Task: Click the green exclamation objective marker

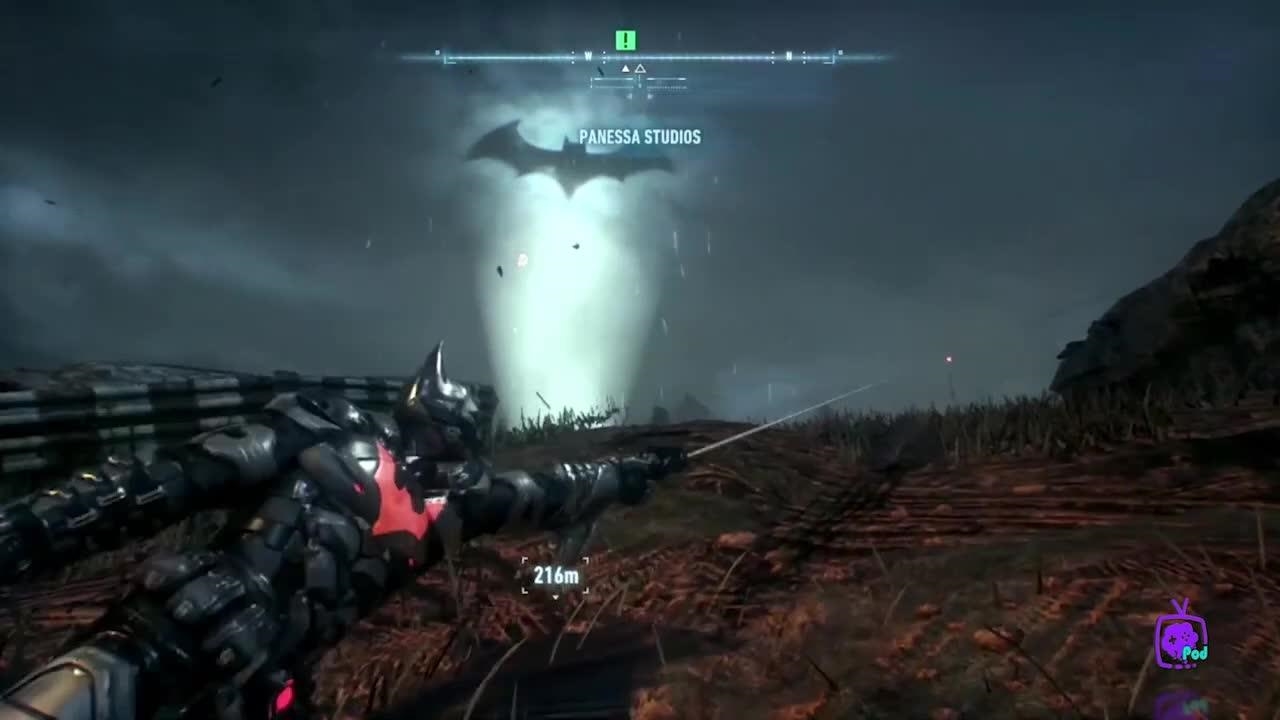Action: tap(626, 40)
